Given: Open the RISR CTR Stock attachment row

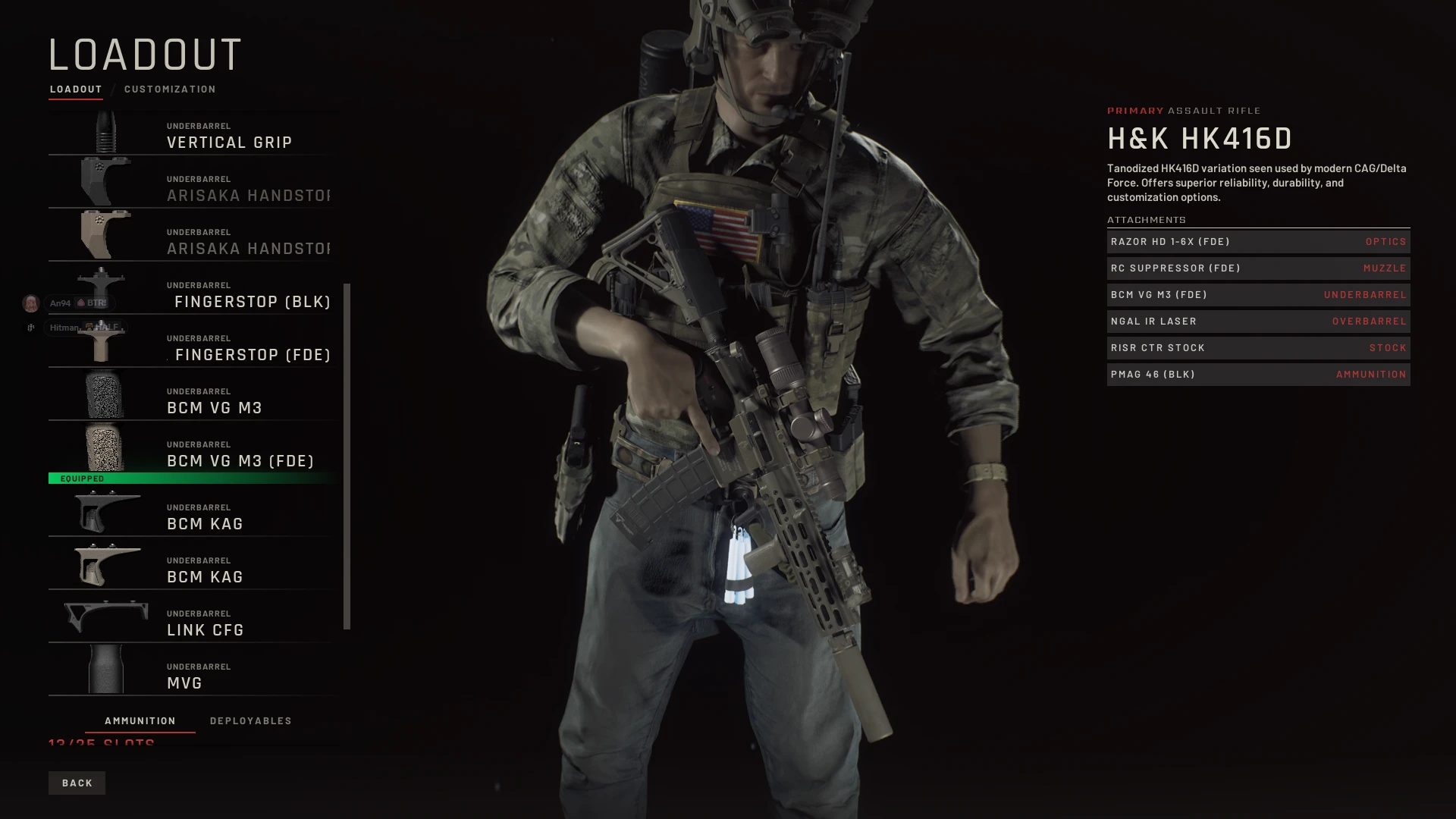Looking at the screenshot, I should coord(1257,348).
